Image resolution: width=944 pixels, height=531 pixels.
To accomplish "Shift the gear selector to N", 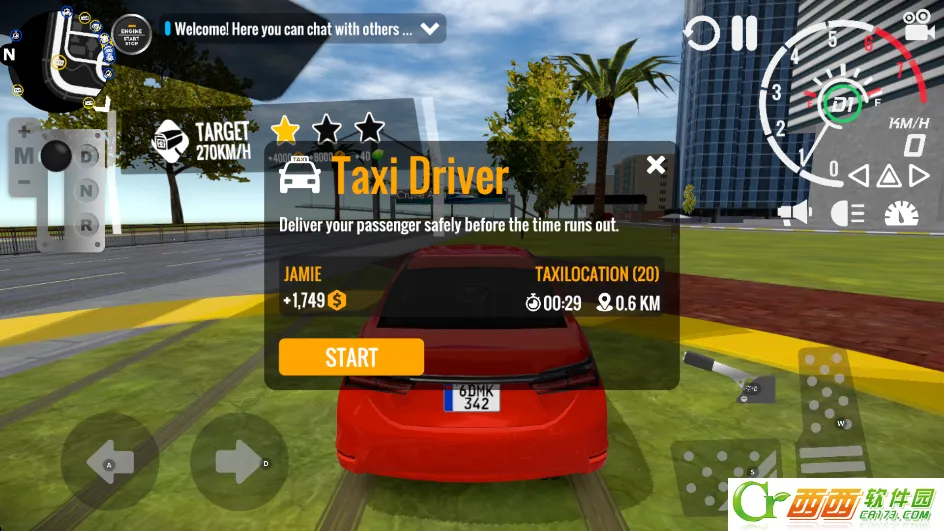I will 88,191.
